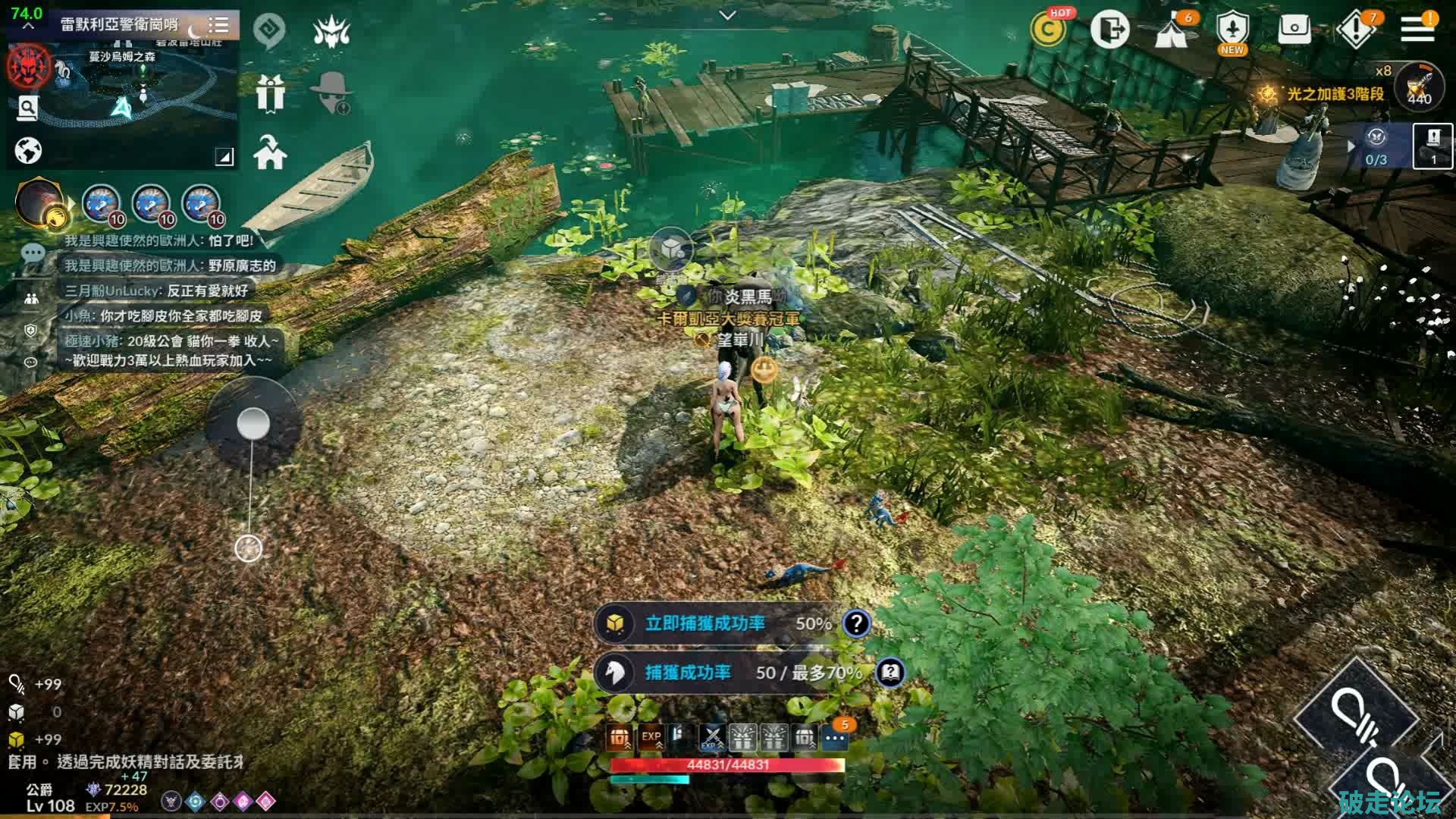Open the camp tent icon
Viewport: 1456px width, 819px height.
(x=1171, y=32)
